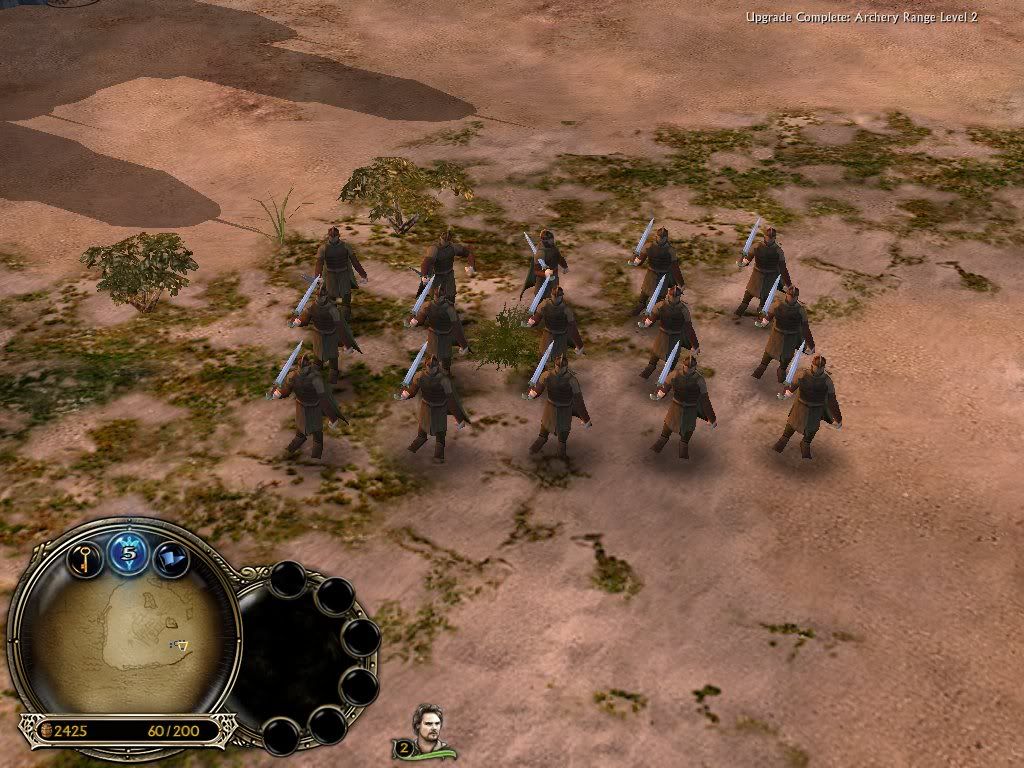The width and height of the screenshot is (1024, 768).
Task: Open the blue flag objectives button
Action: [170, 557]
